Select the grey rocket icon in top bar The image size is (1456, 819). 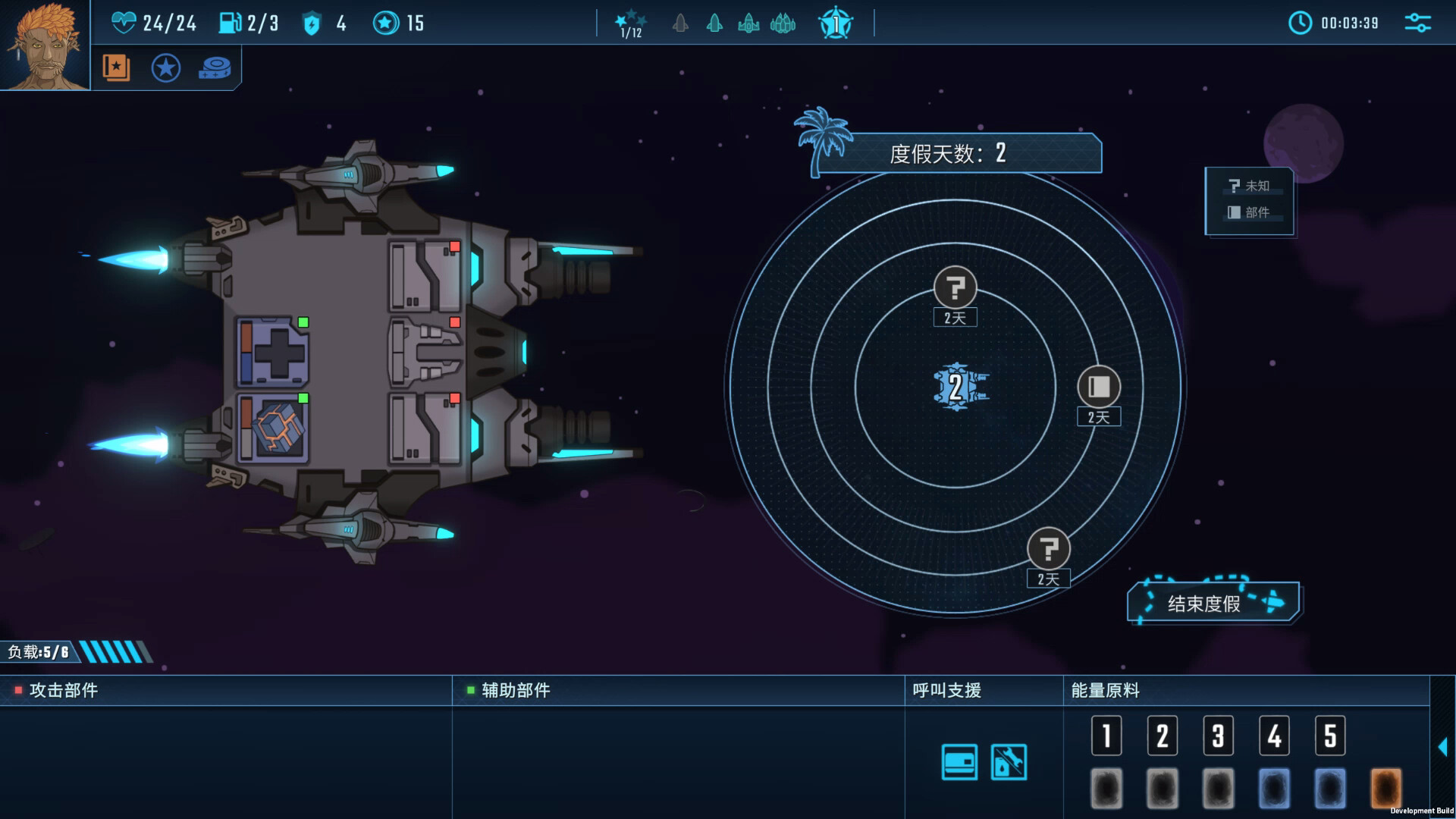[679, 24]
